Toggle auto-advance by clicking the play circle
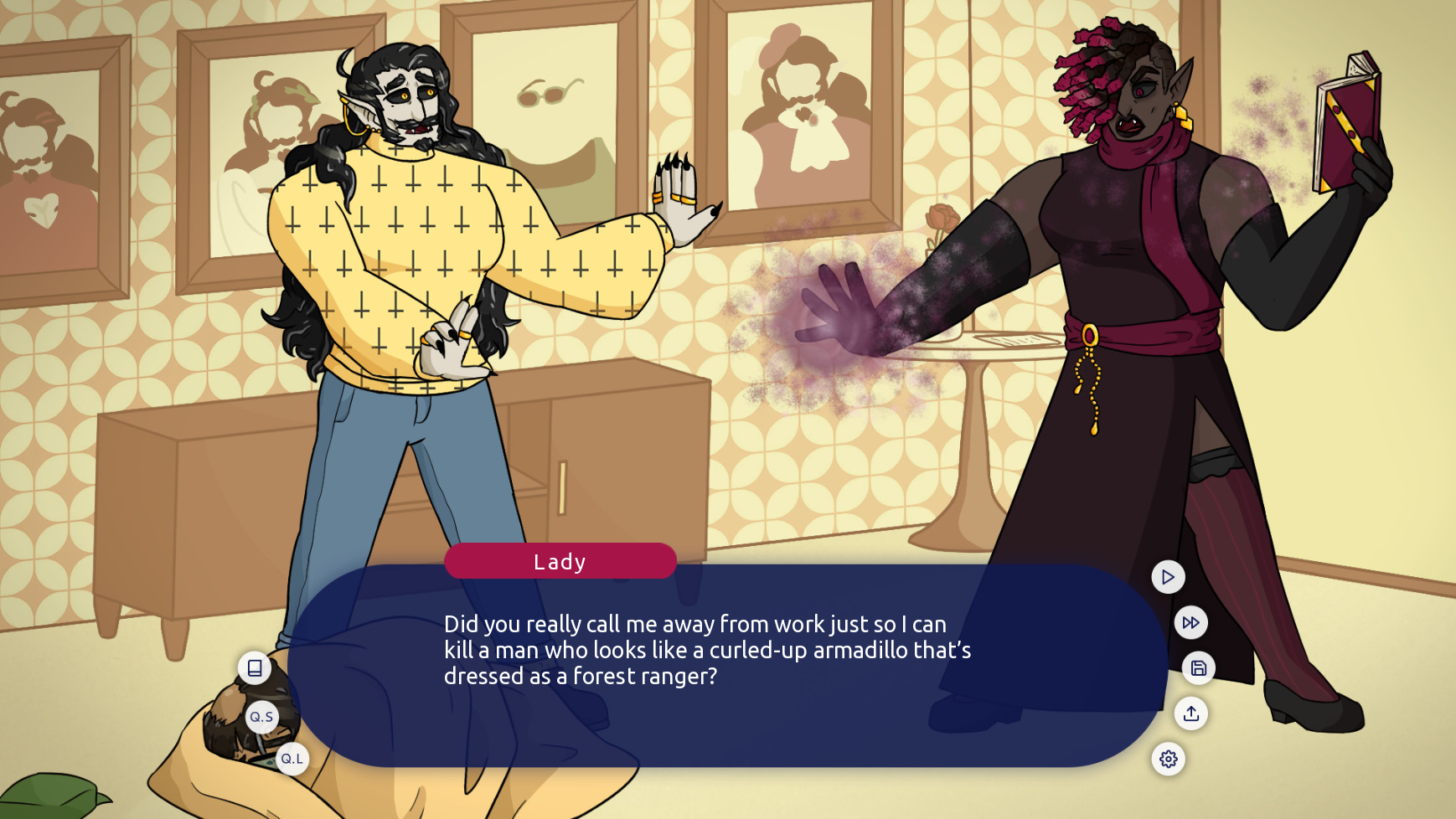 pos(1167,576)
